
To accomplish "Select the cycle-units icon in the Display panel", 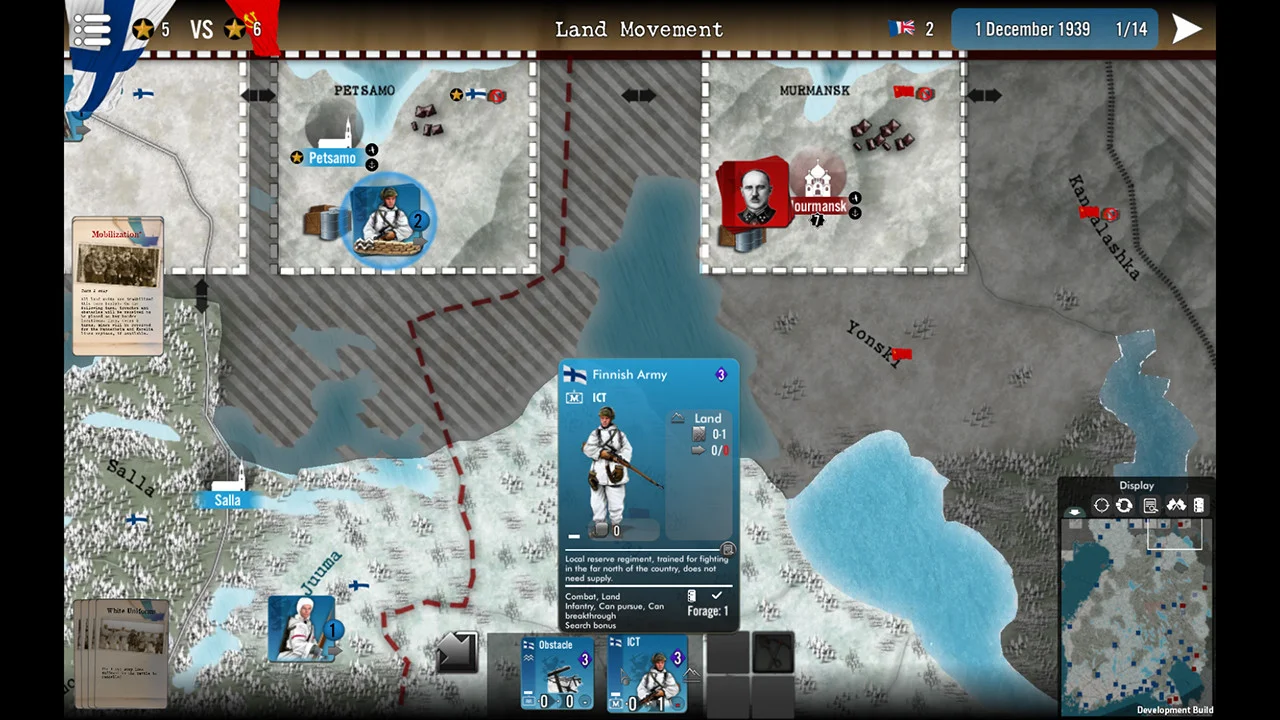I will click(x=1124, y=505).
